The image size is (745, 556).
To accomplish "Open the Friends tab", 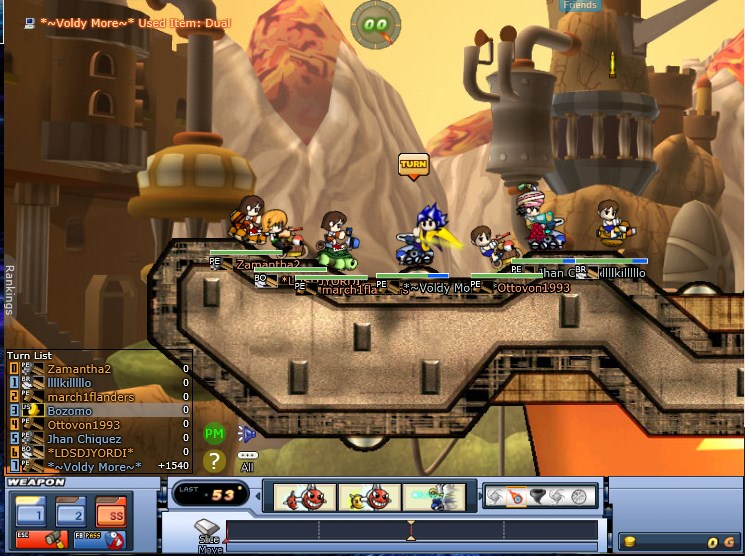I will tap(580, 6).
